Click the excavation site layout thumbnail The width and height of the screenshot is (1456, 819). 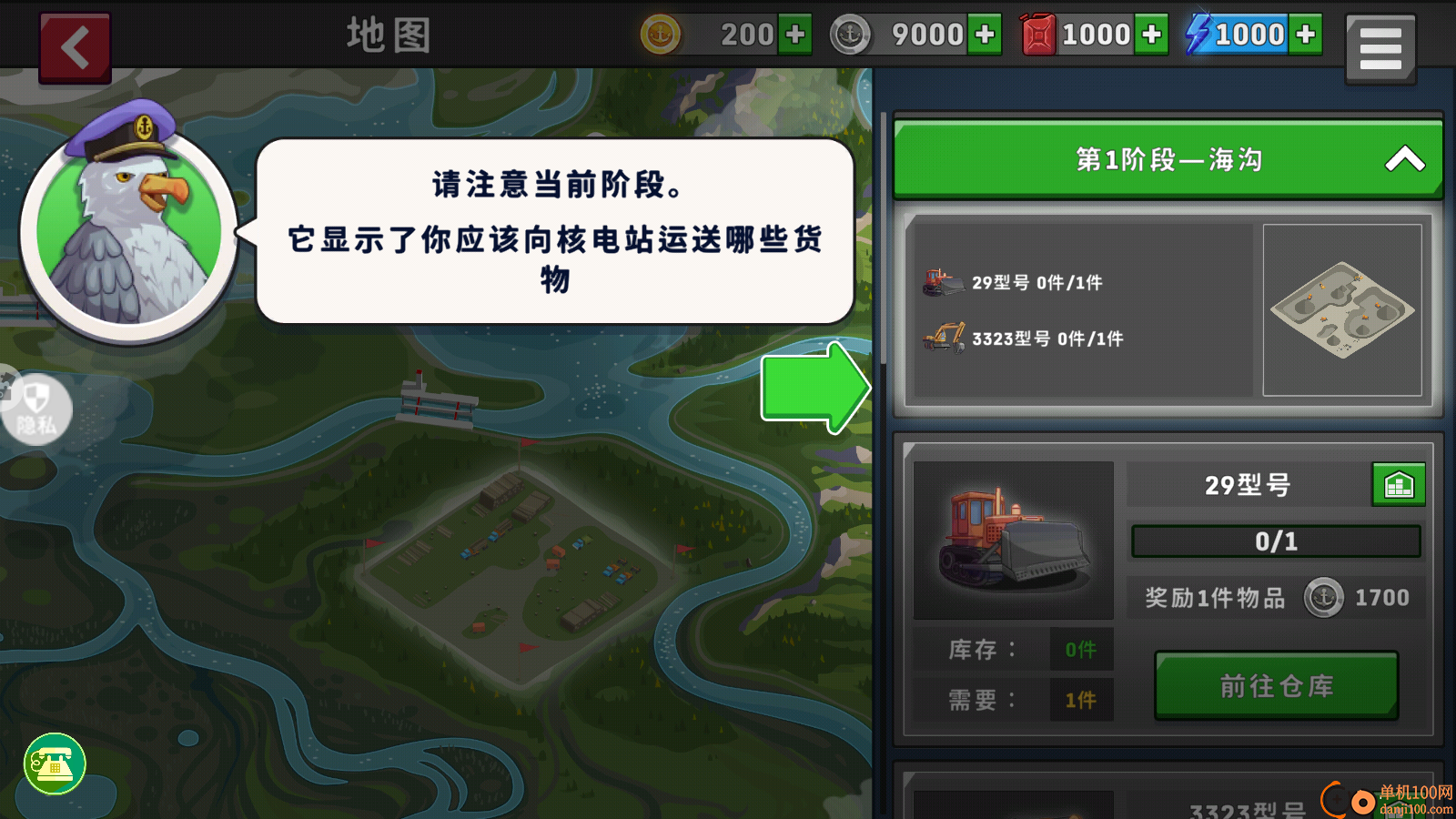point(1341,309)
